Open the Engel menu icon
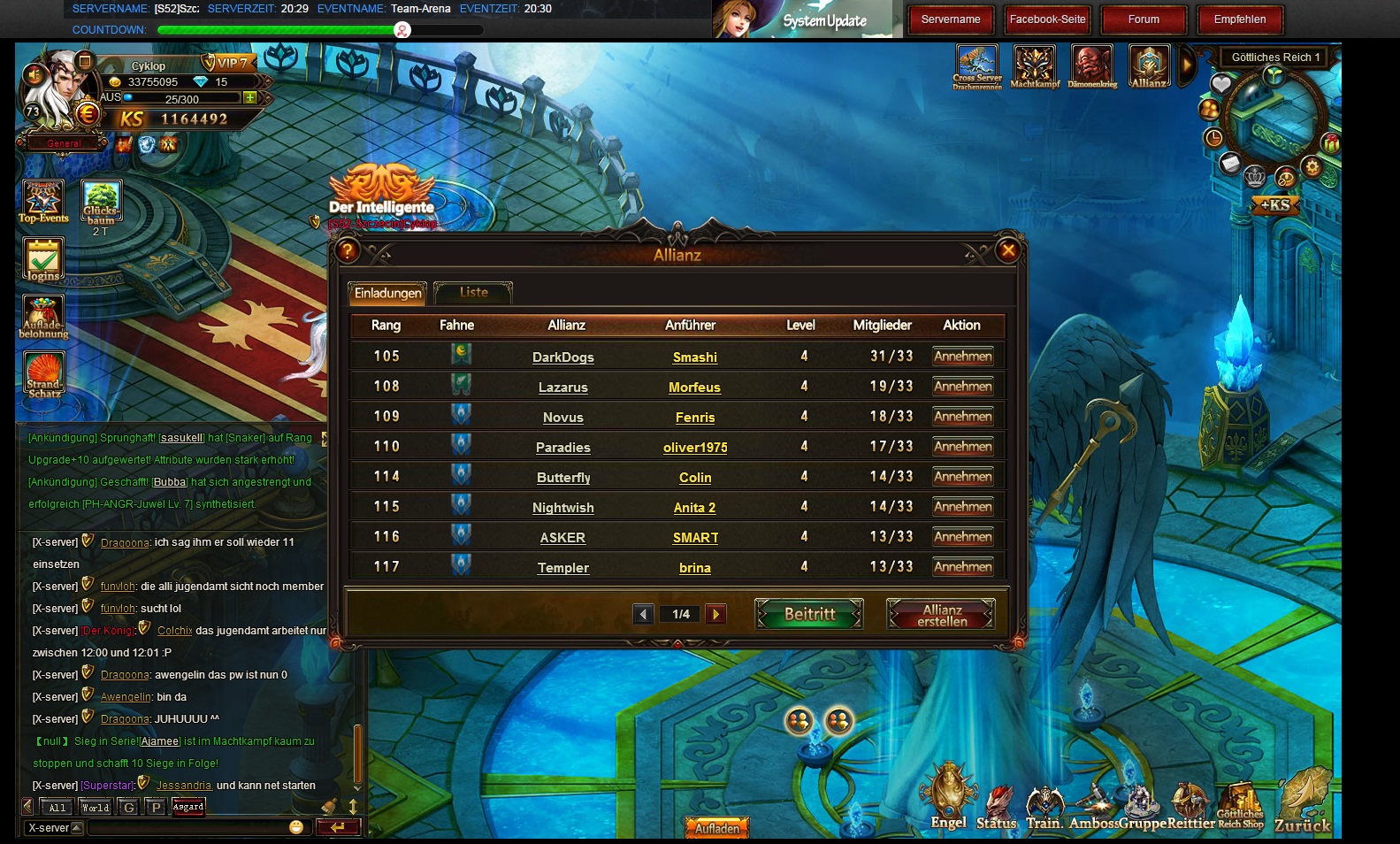 948,796
